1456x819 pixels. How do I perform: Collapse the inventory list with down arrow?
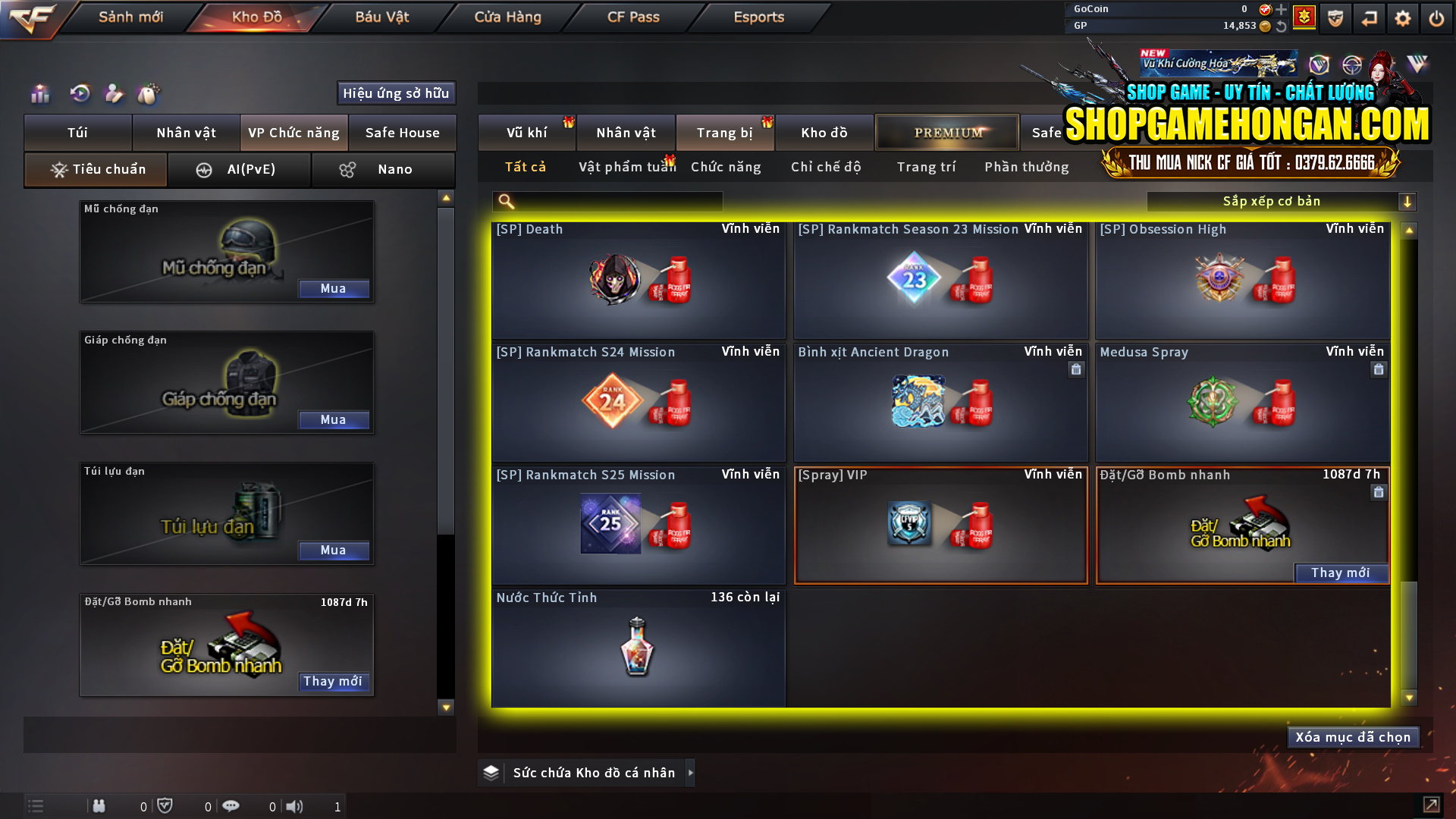[445, 708]
